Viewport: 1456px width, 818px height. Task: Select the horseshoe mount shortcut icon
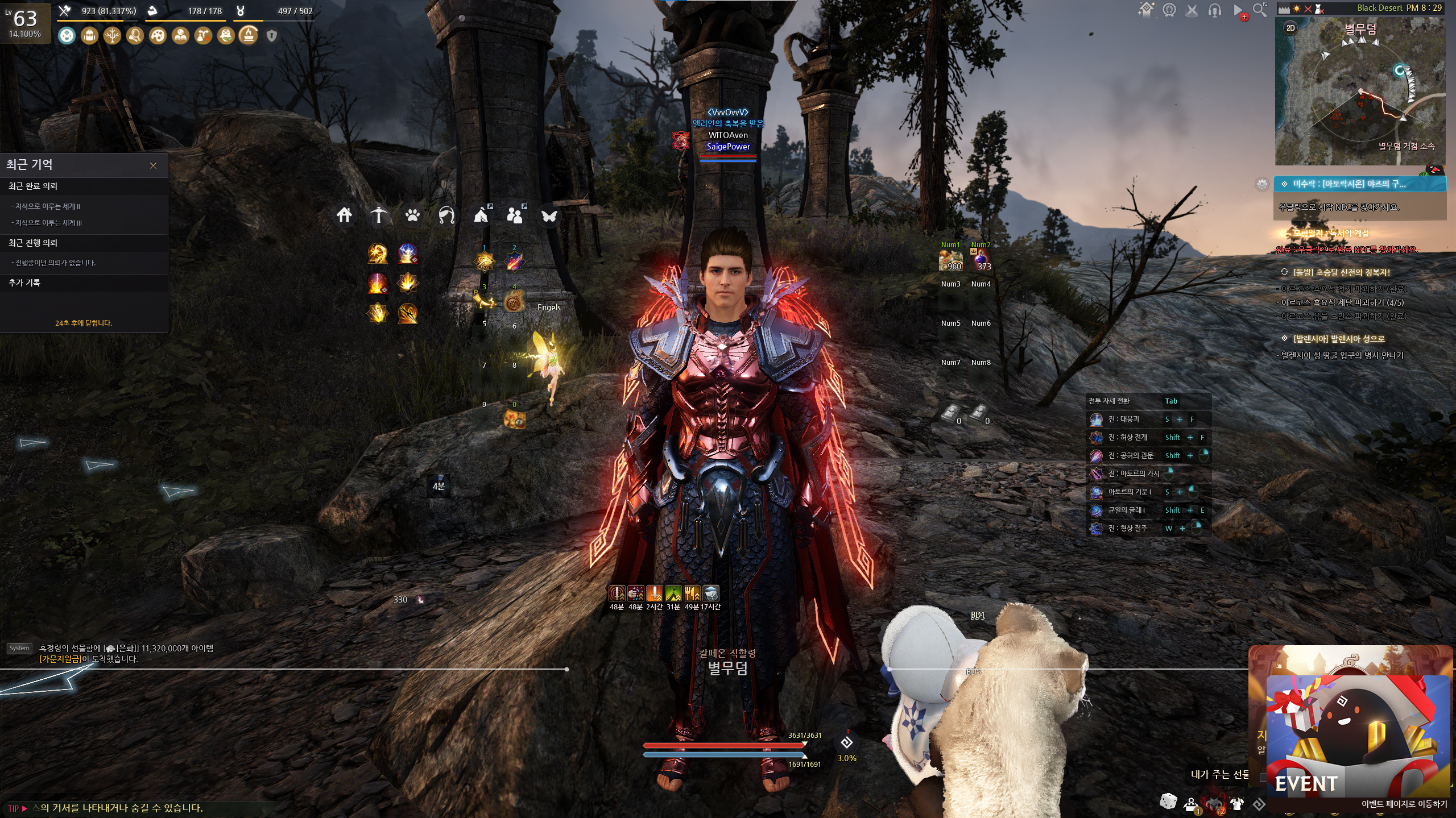click(x=446, y=215)
